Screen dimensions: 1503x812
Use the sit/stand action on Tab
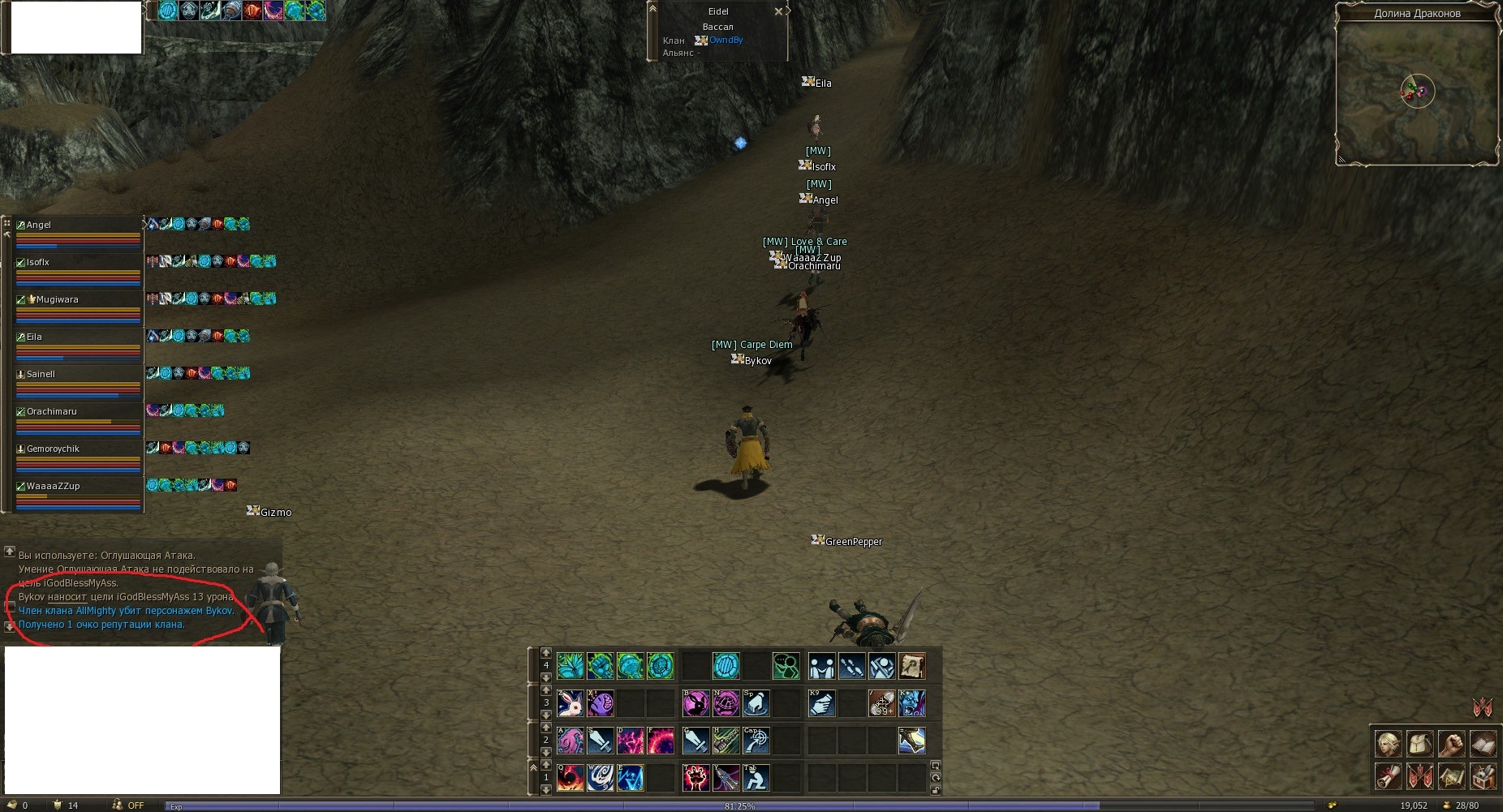(756, 778)
